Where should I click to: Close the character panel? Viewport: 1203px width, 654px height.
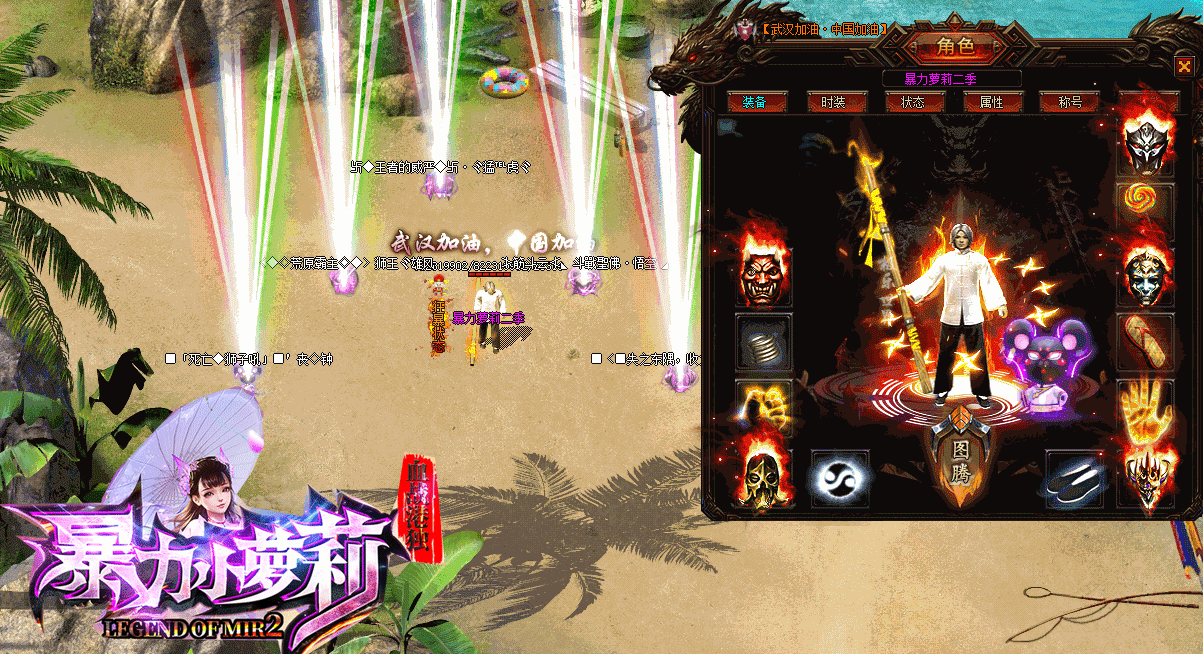(x=1185, y=67)
